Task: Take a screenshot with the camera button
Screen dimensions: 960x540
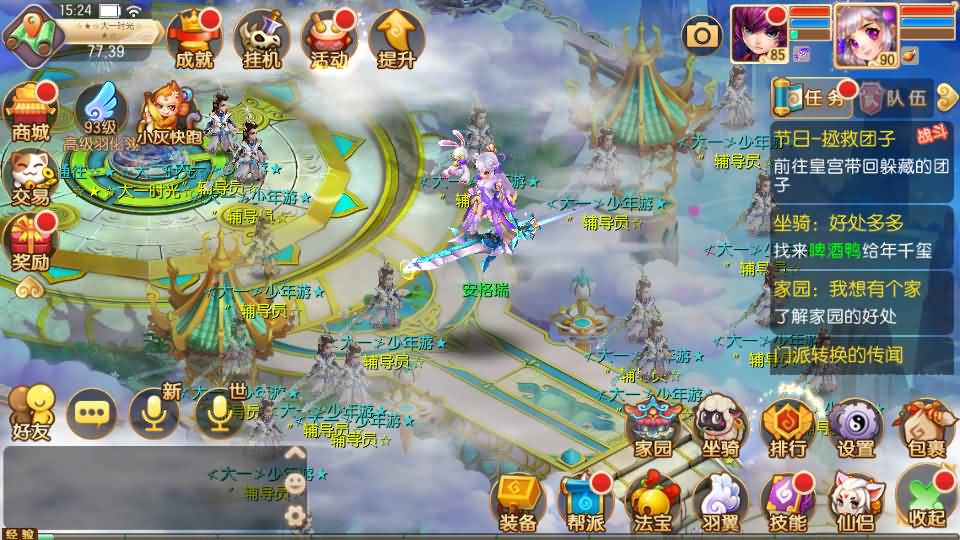Action: [x=702, y=36]
